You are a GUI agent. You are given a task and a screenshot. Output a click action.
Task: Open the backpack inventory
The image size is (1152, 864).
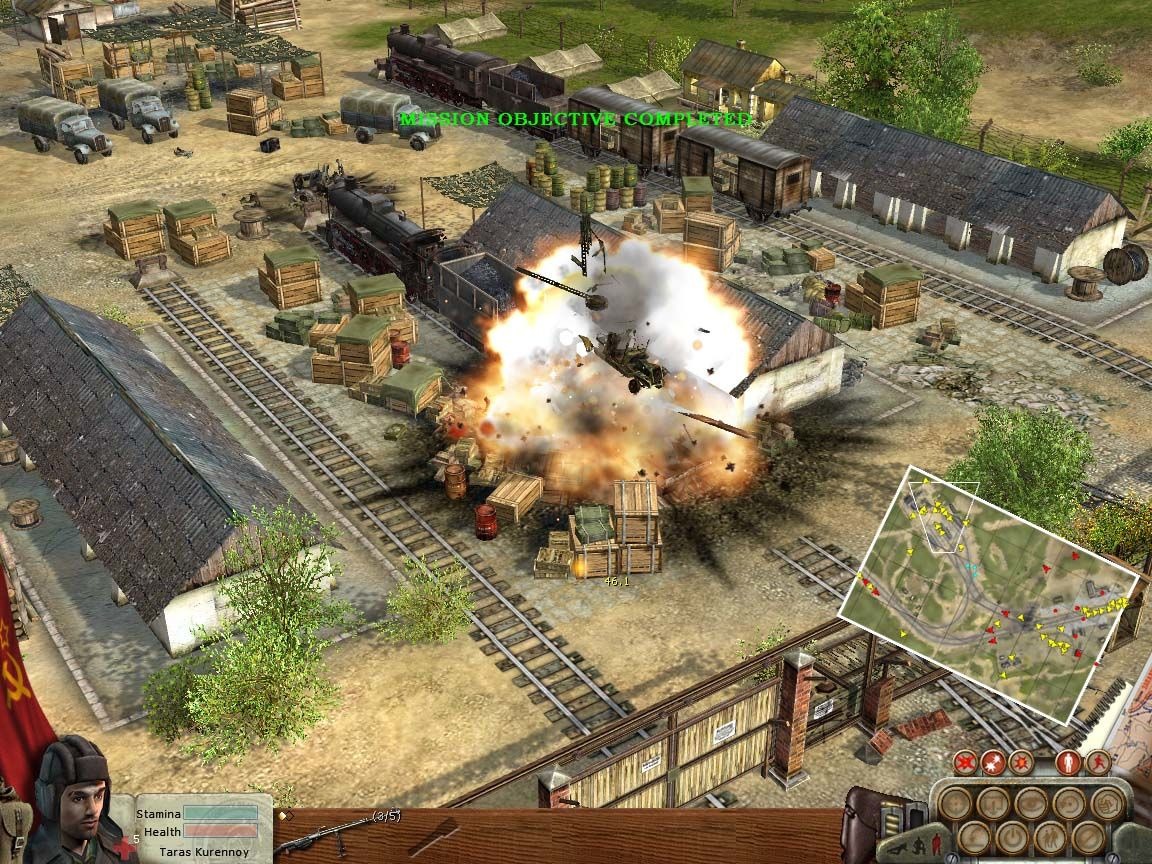[868, 820]
